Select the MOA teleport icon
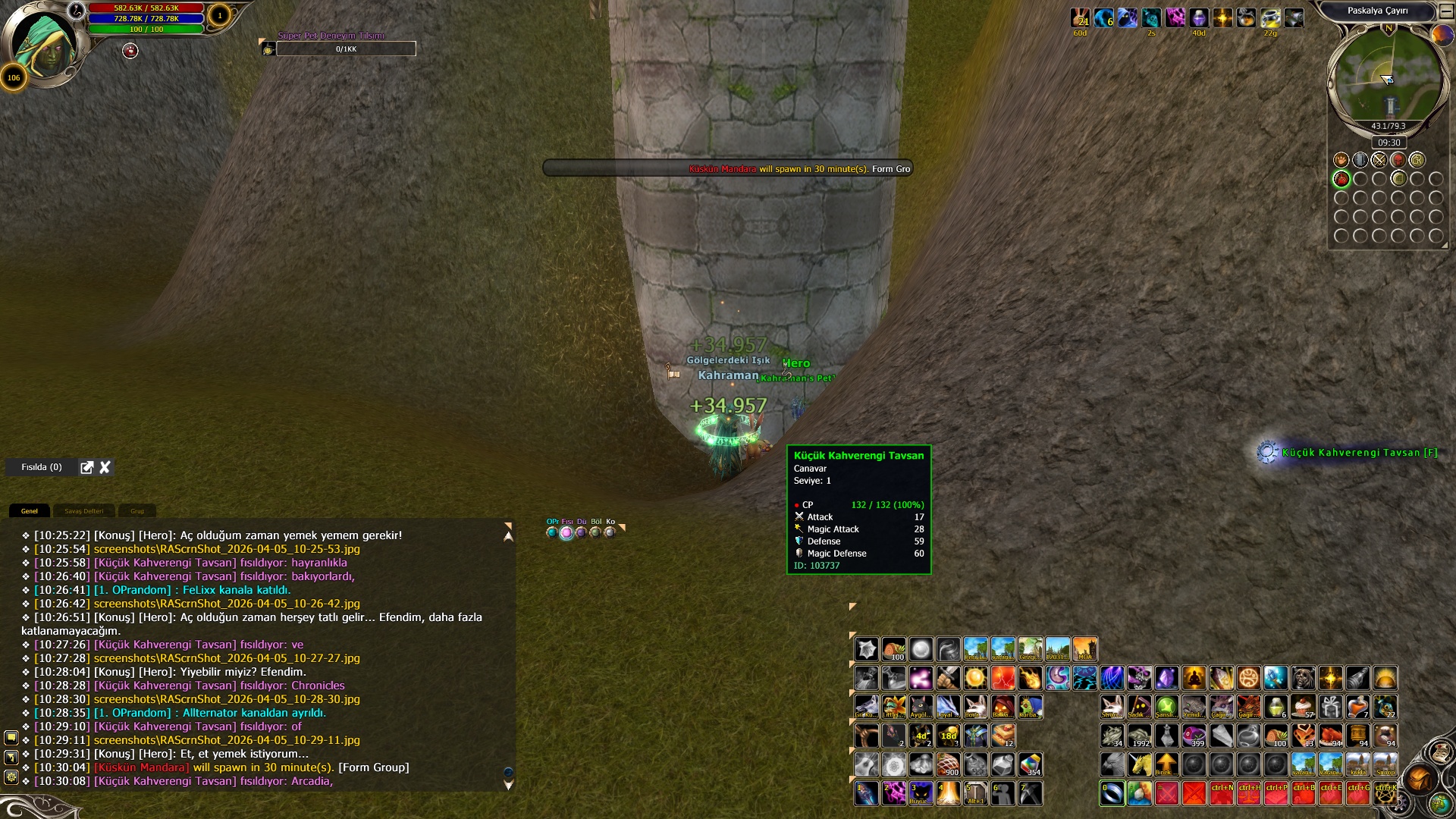This screenshot has width=1456, height=819. [x=1084, y=649]
